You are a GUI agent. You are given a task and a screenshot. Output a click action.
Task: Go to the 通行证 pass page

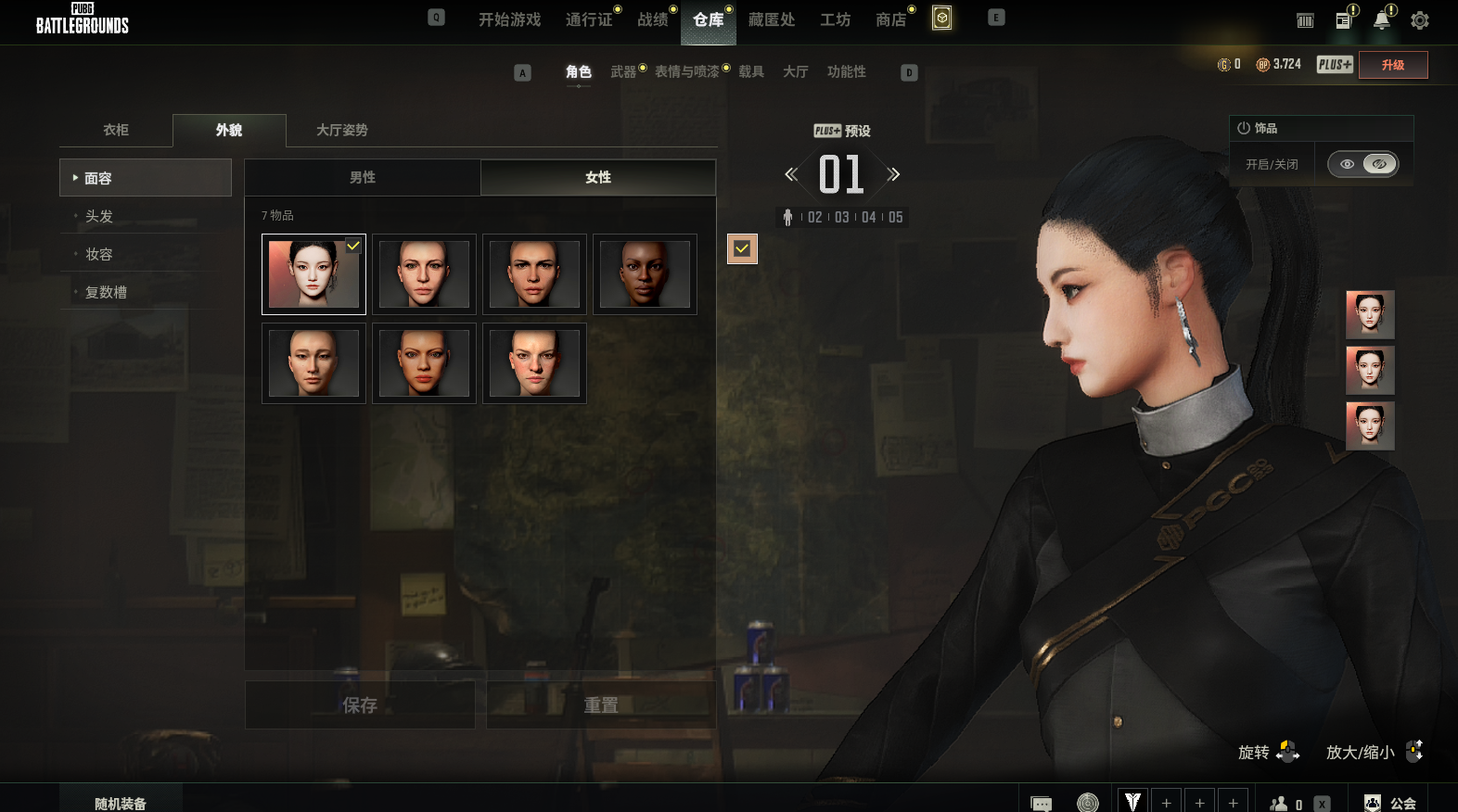click(x=589, y=19)
